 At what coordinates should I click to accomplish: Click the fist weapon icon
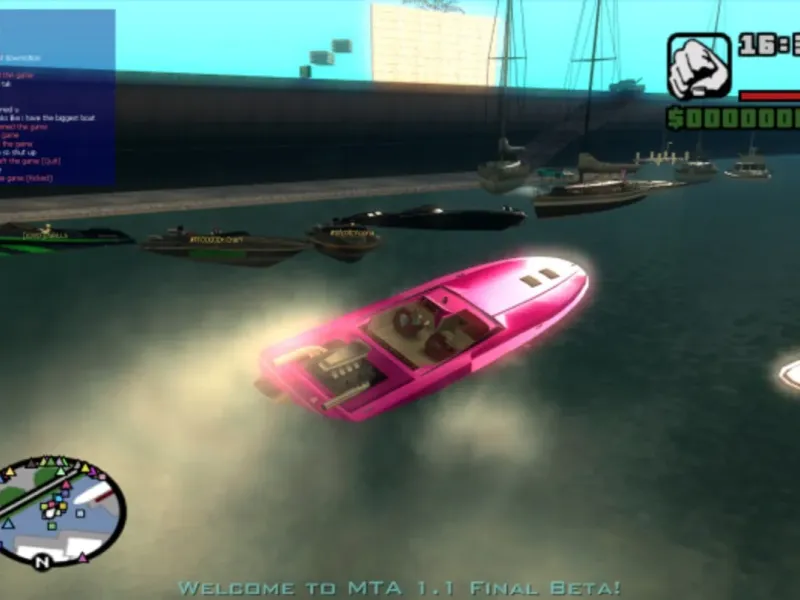click(699, 67)
